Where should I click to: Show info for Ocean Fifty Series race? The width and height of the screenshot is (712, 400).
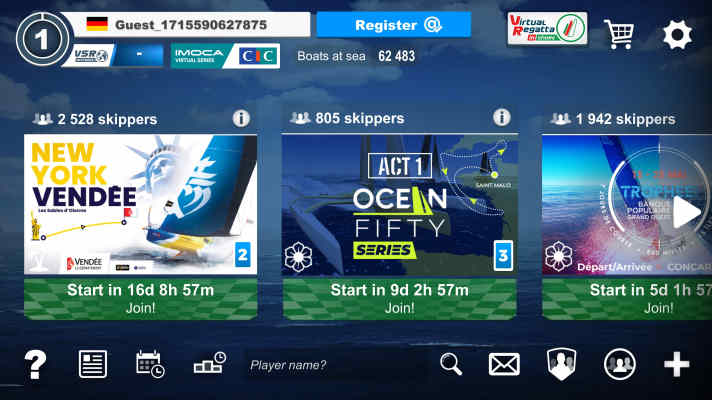500,119
